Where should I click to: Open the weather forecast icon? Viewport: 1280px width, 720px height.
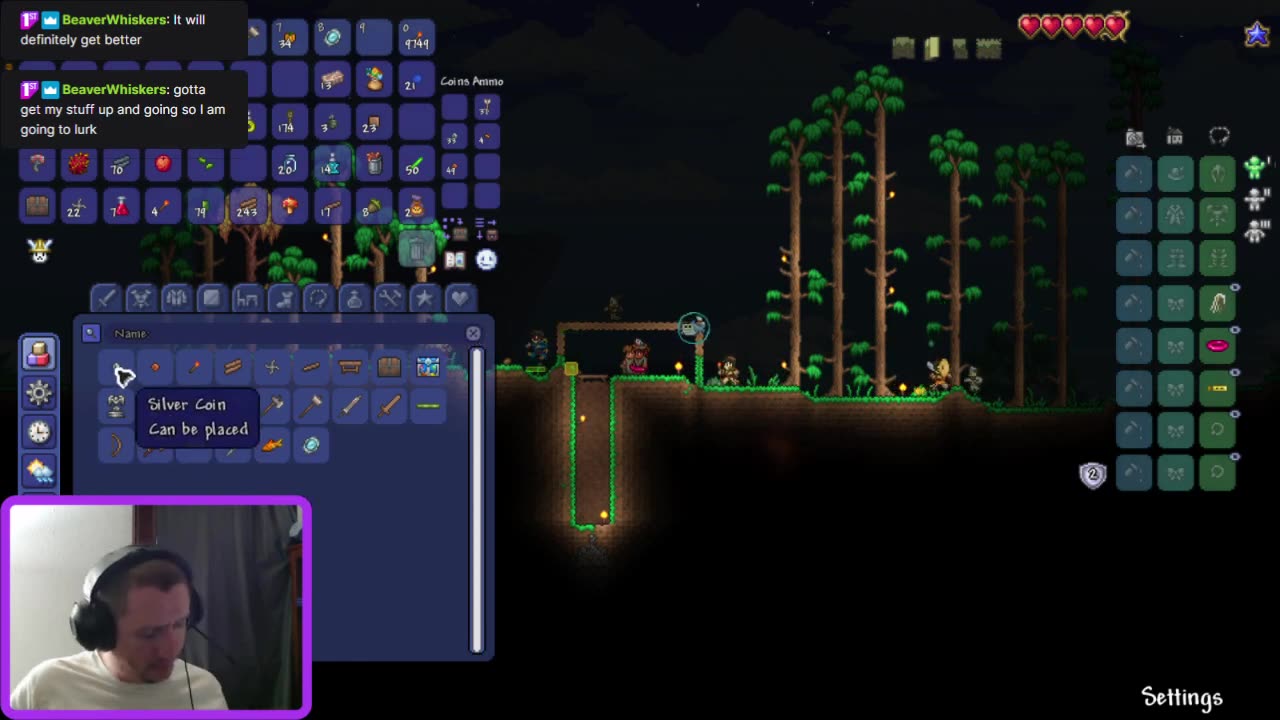click(38, 470)
